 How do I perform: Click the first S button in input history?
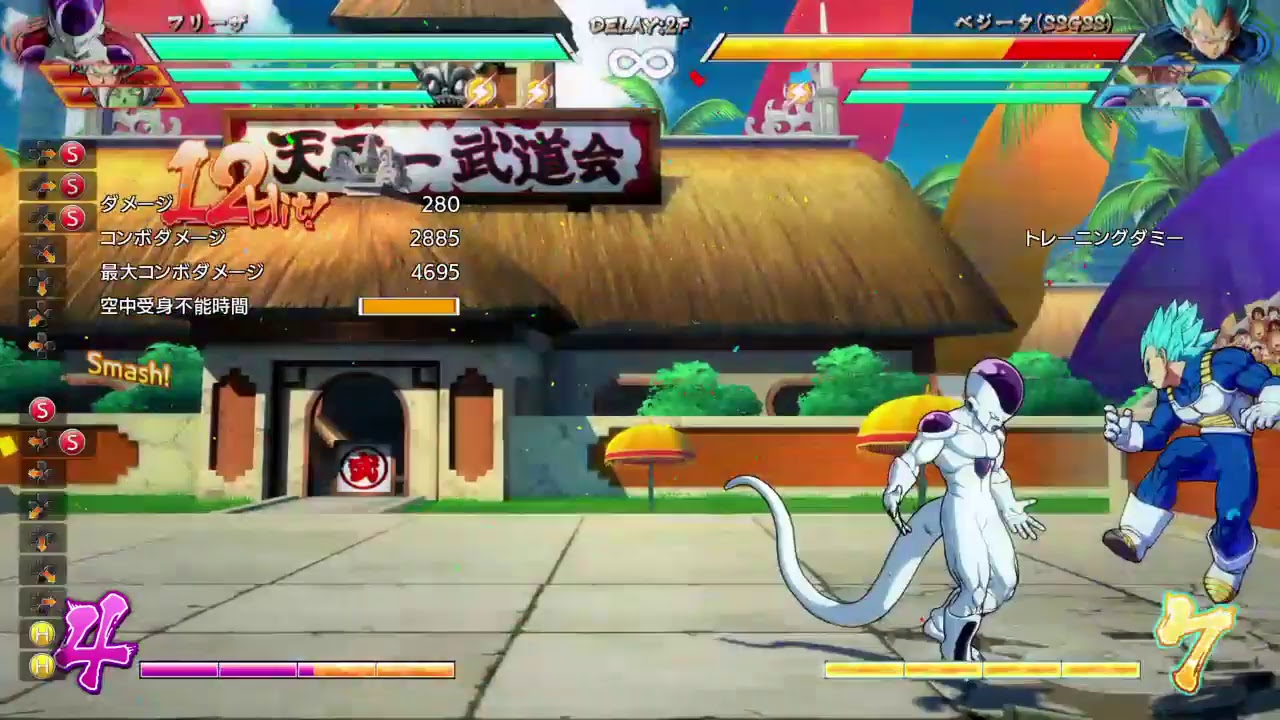coord(71,153)
